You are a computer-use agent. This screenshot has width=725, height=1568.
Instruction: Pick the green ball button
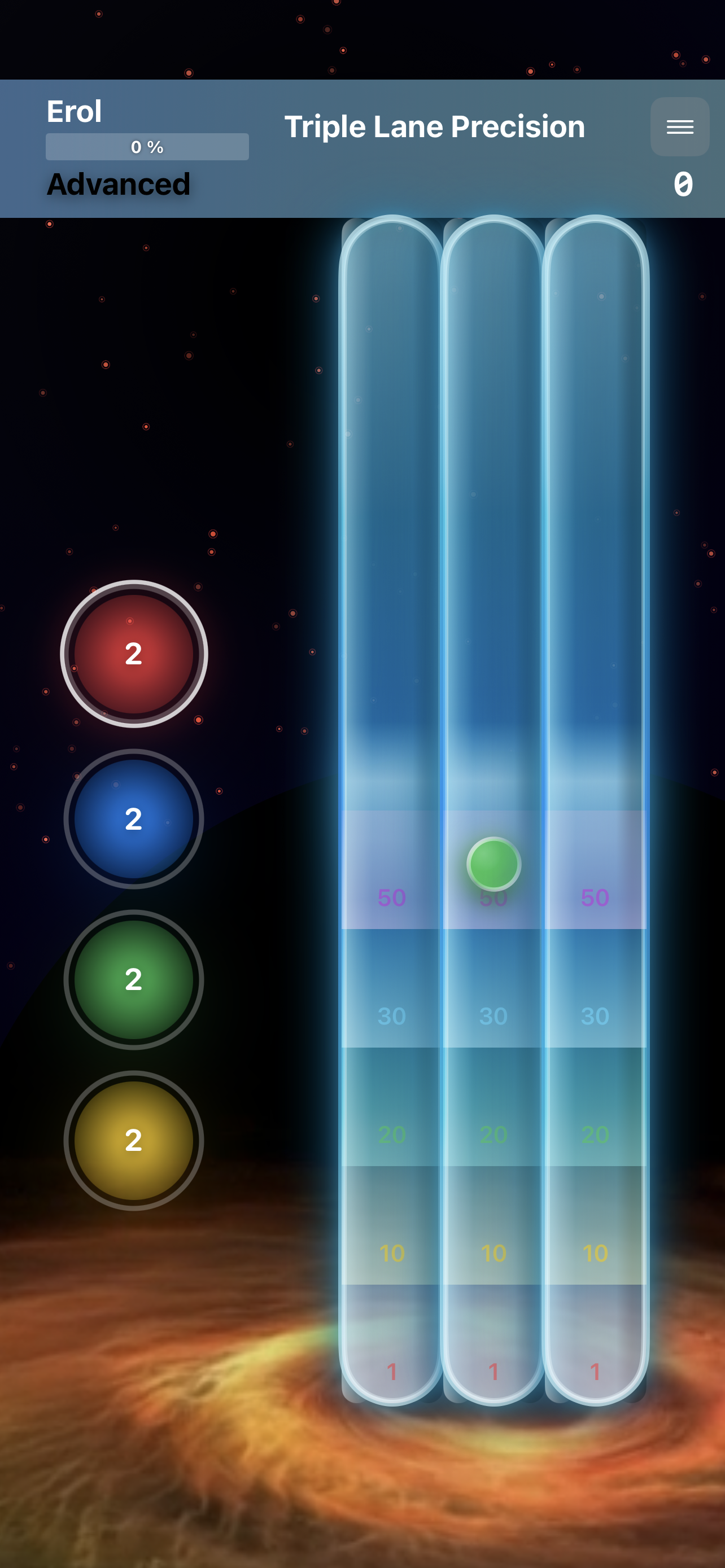point(134,979)
